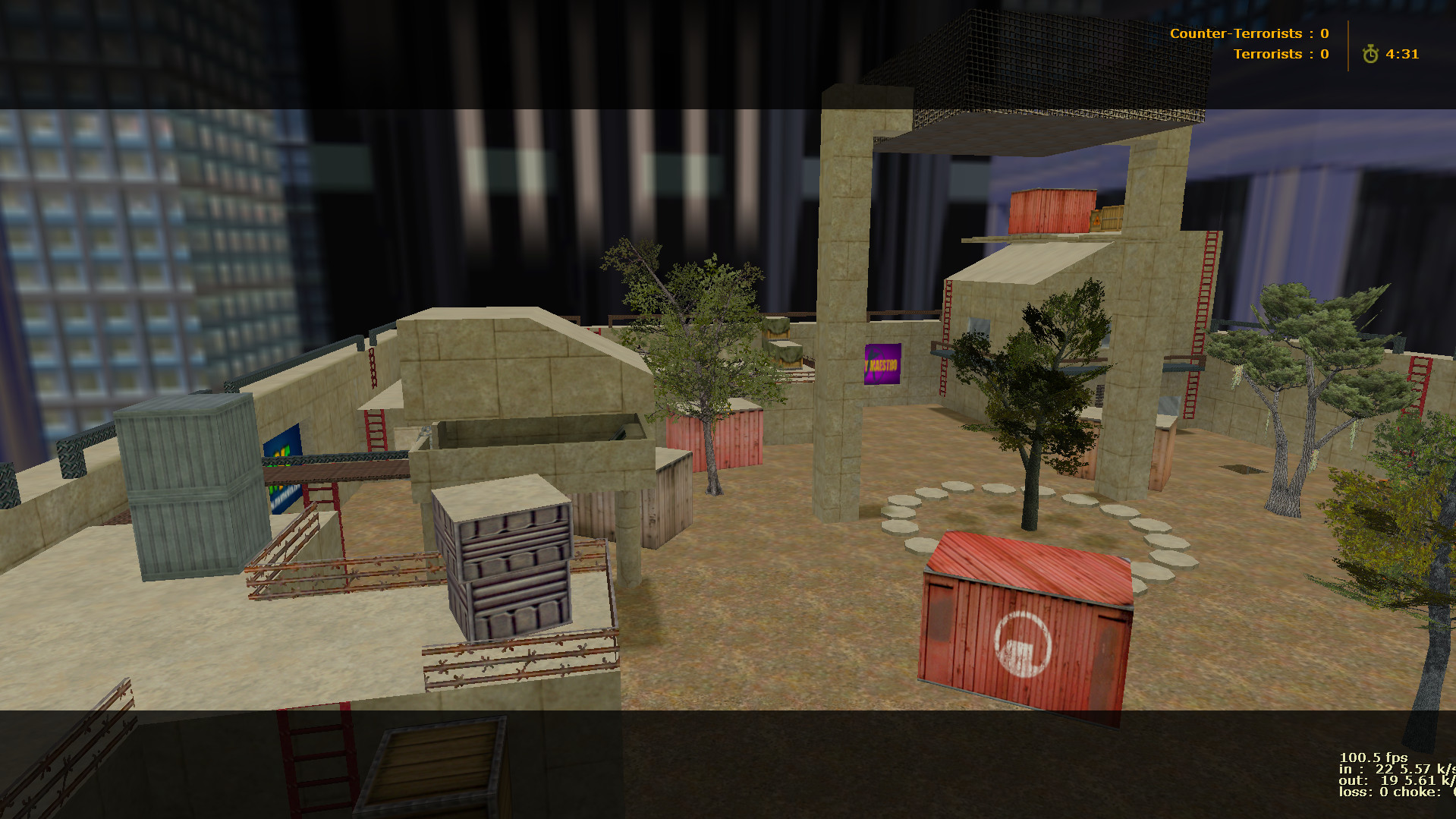Viewport: 1456px width, 819px height.
Task: Select the red container on the upper platform
Action: coord(1051,211)
